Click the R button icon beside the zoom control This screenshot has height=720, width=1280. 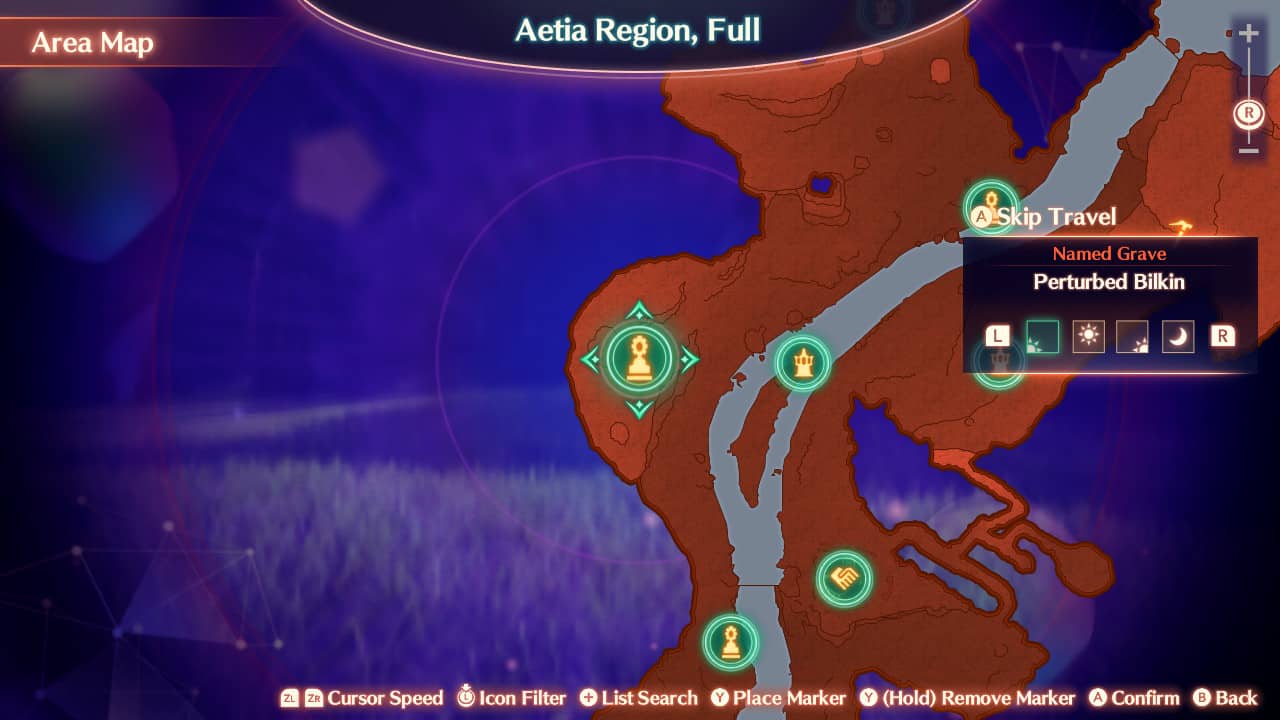[x=1246, y=114]
